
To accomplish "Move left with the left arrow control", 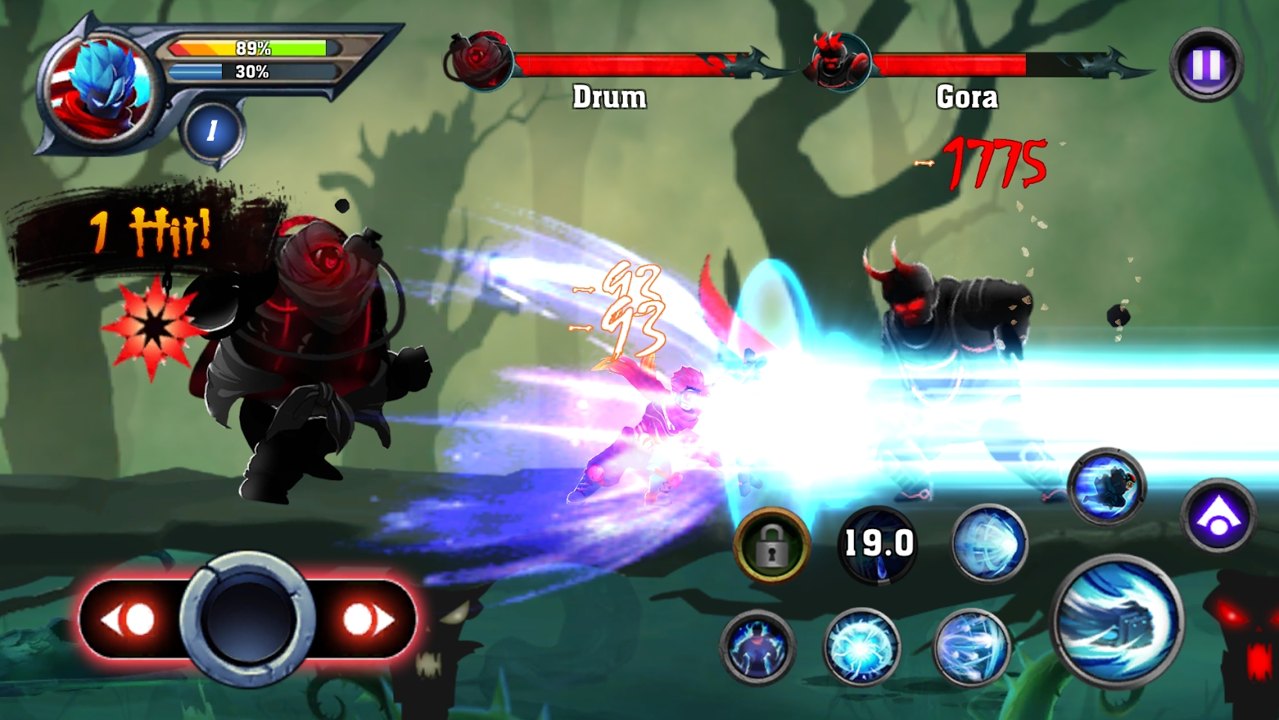I will point(129,620).
